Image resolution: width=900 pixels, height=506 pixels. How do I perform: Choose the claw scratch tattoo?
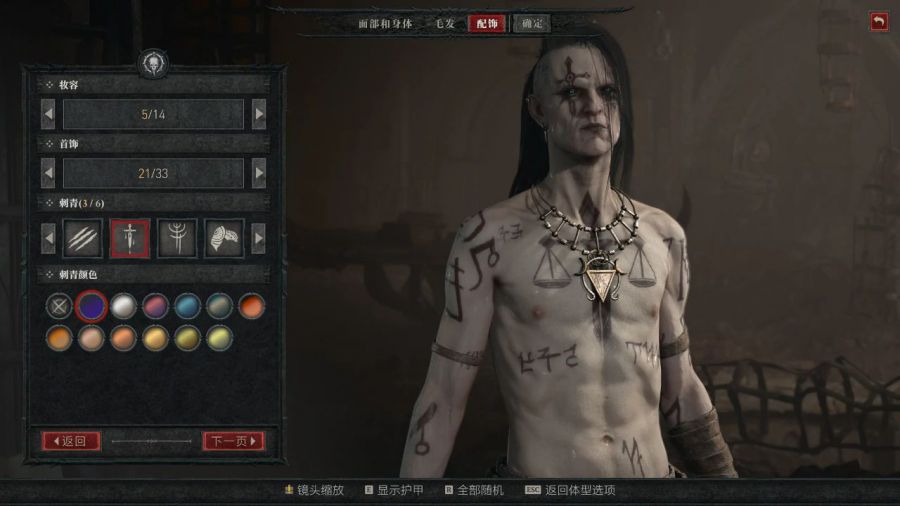(x=83, y=238)
